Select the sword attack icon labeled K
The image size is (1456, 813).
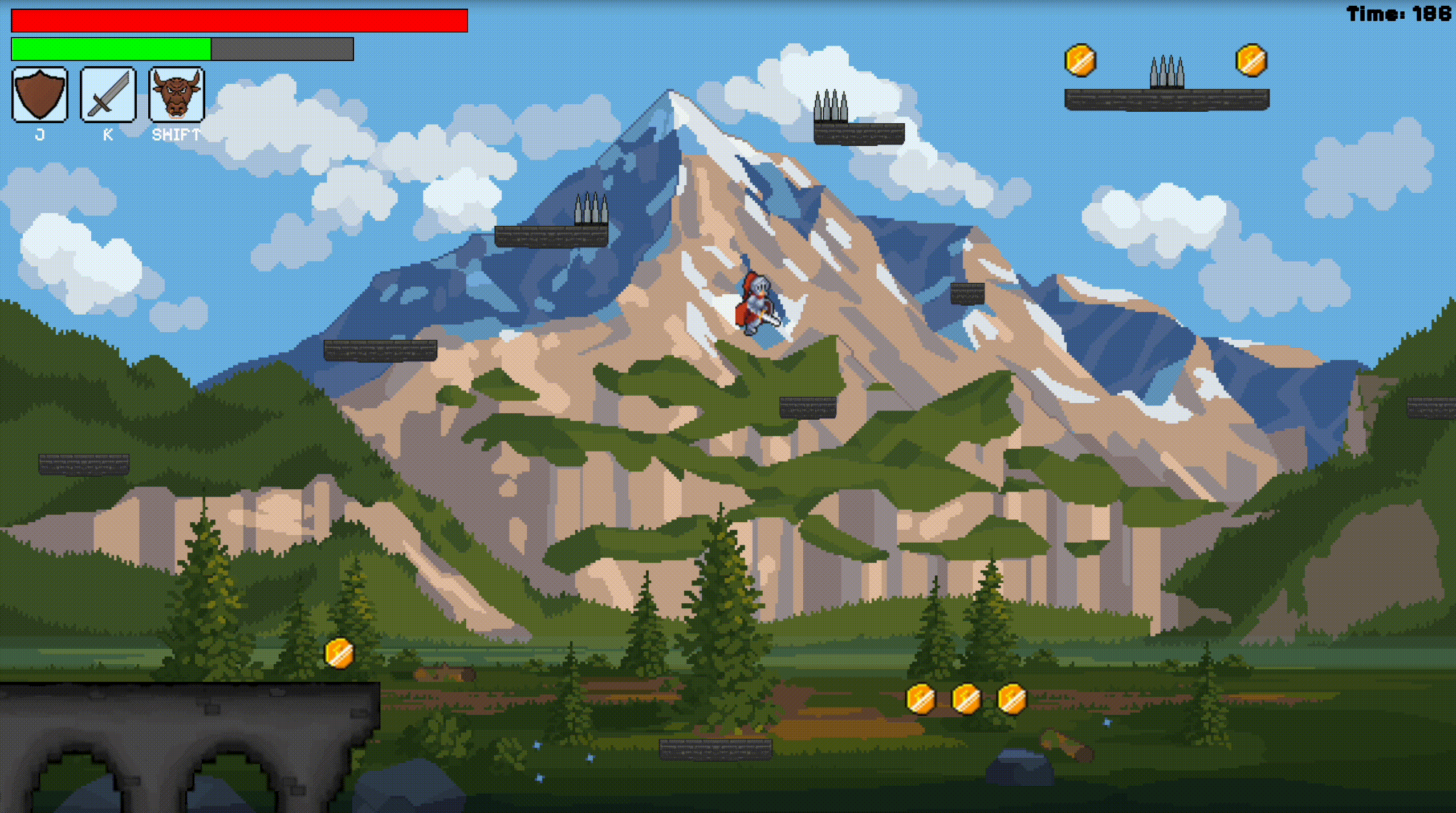click(x=107, y=95)
